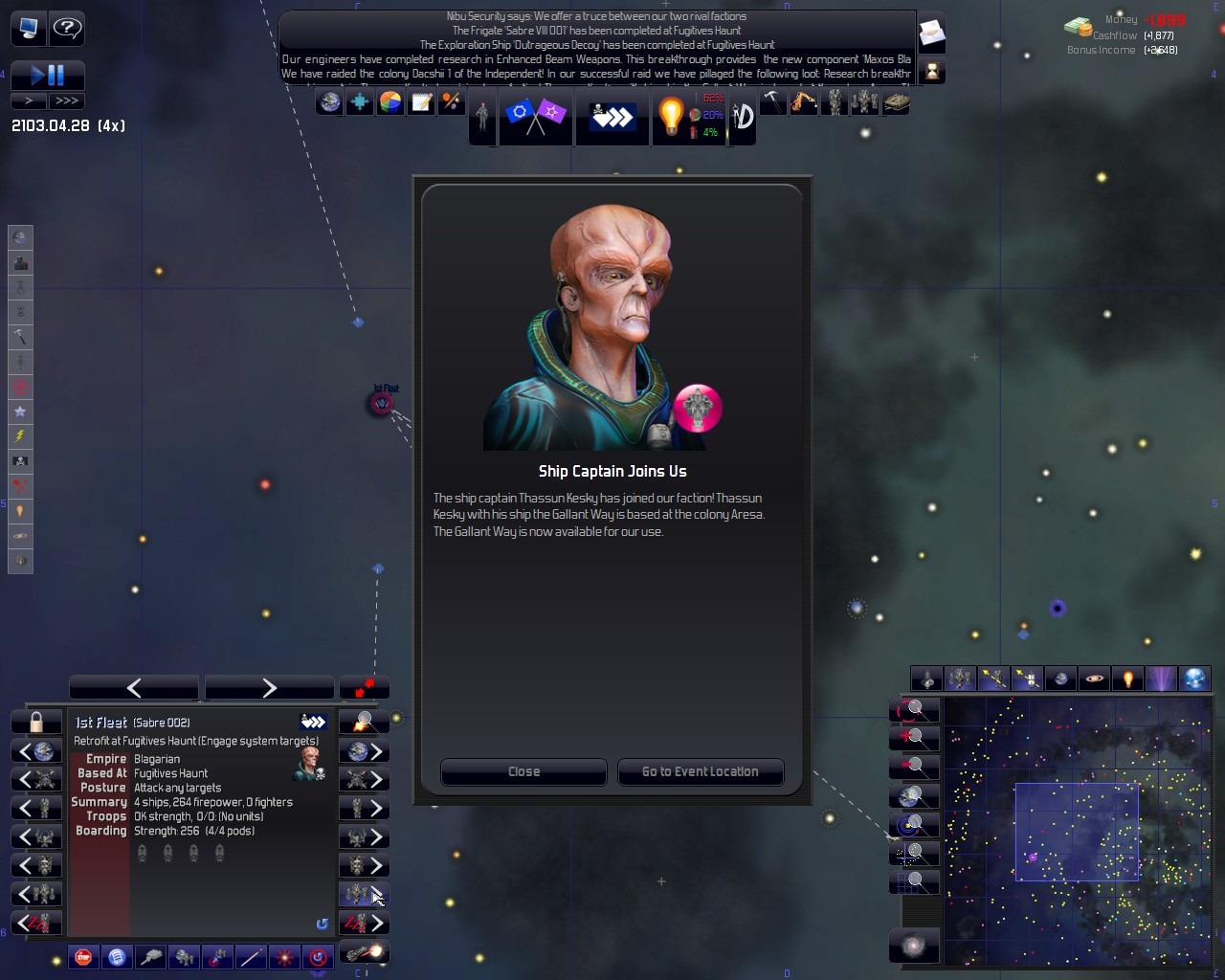Toggle the padlock lock button
The height and width of the screenshot is (980, 1225).
coord(36,722)
